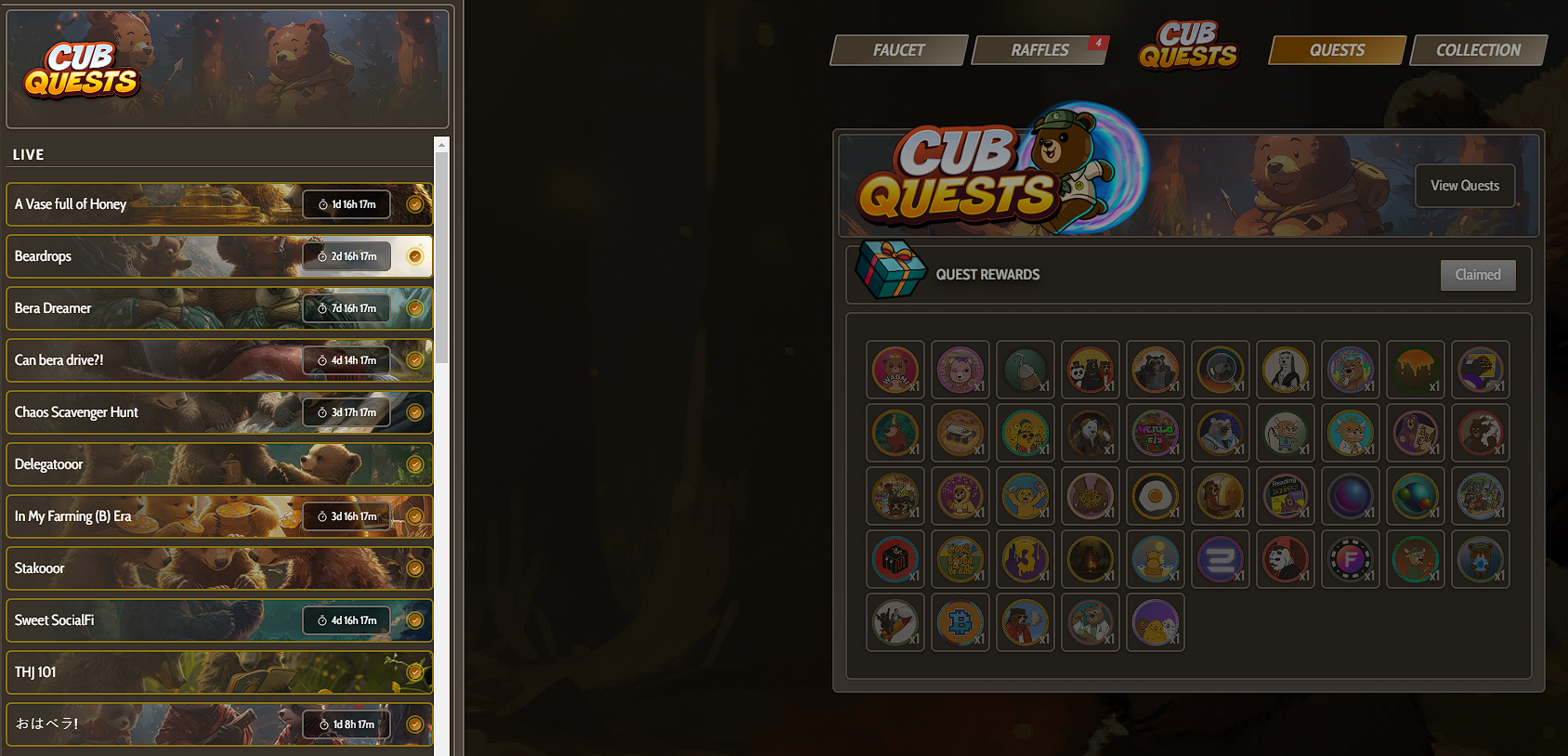Click the quest list scrollbar up arrow
This screenshot has width=1568, height=756.
[x=442, y=145]
